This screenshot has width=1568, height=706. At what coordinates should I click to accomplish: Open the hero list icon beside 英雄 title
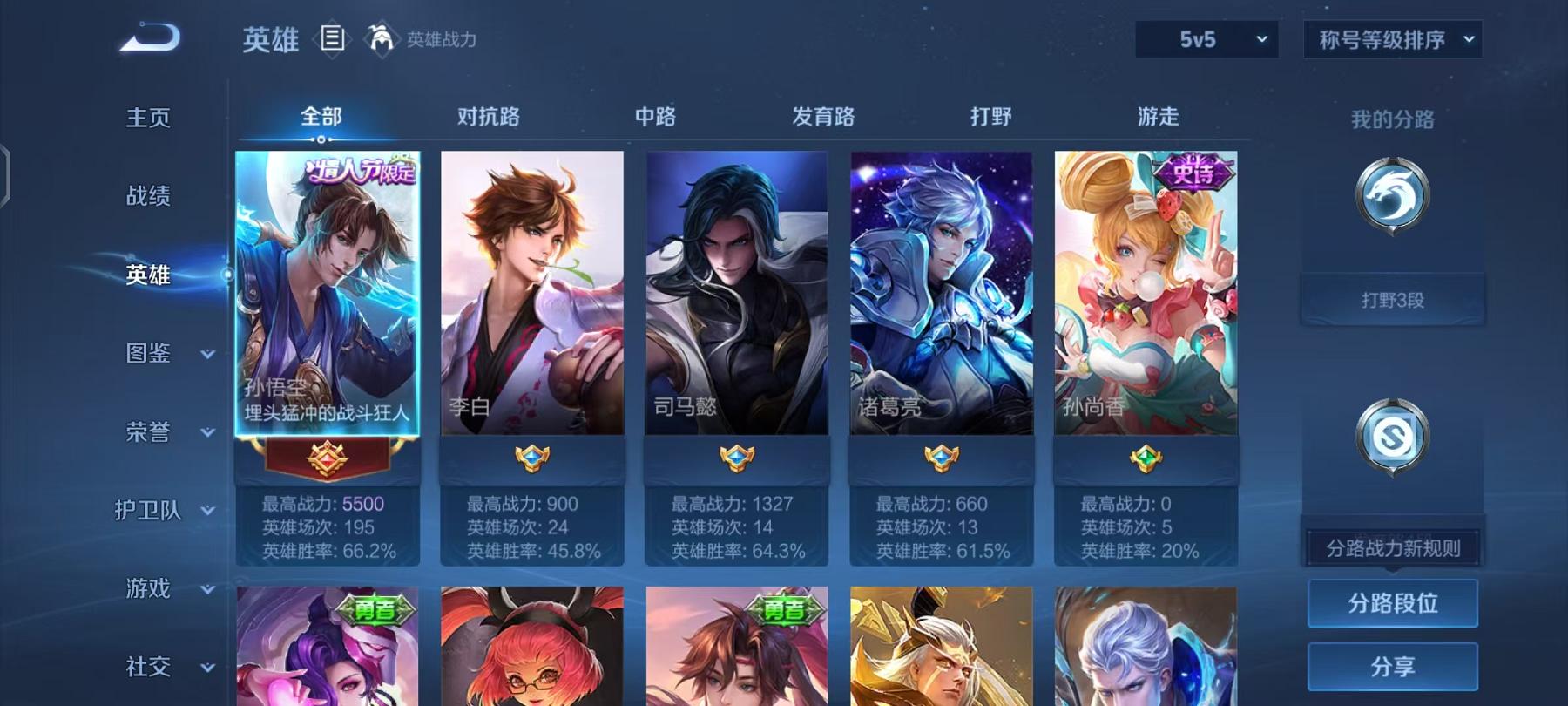(x=331, y=37)
